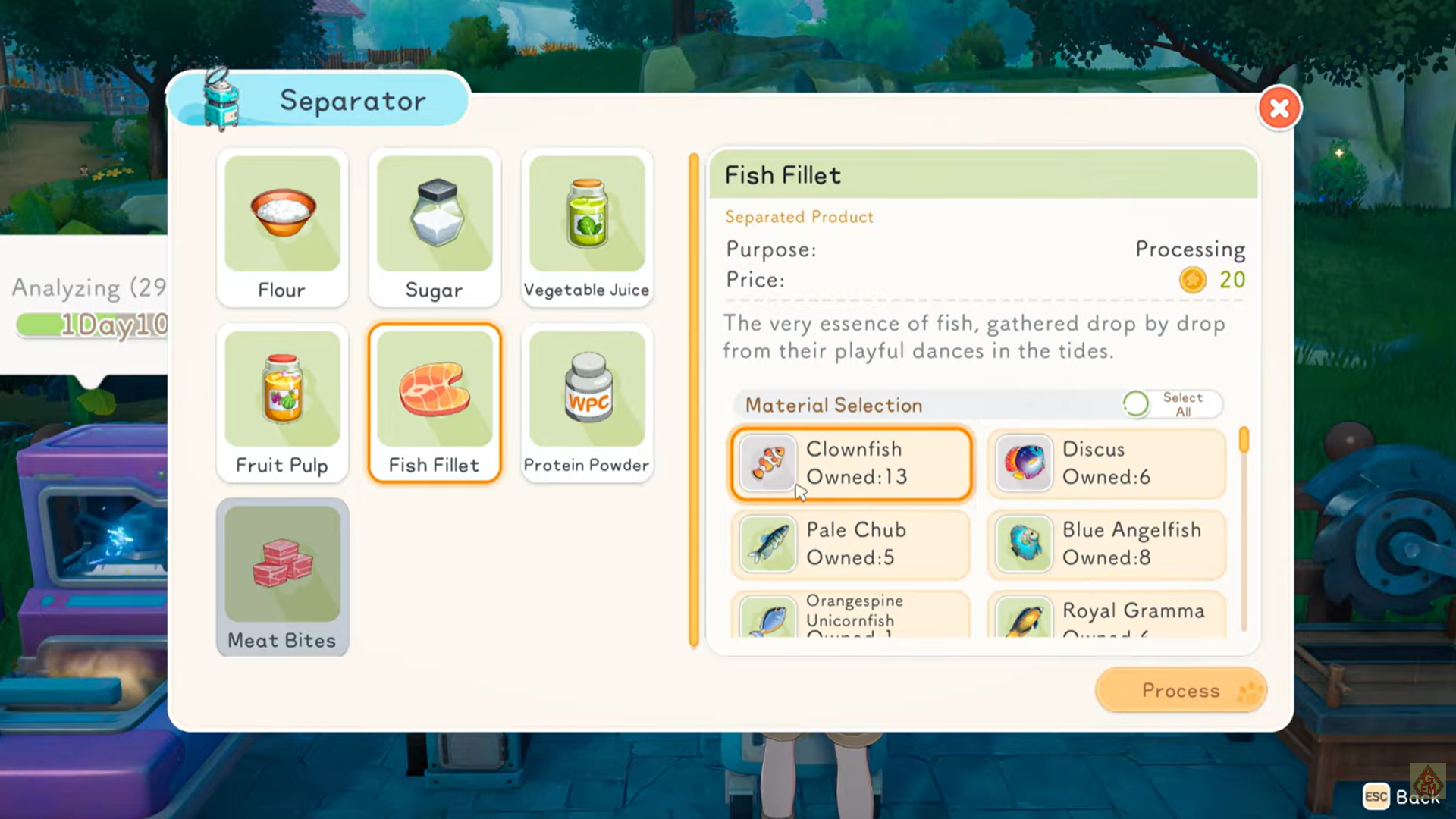Open the Fruit Pulp recipe

click(x=282, y=403)
